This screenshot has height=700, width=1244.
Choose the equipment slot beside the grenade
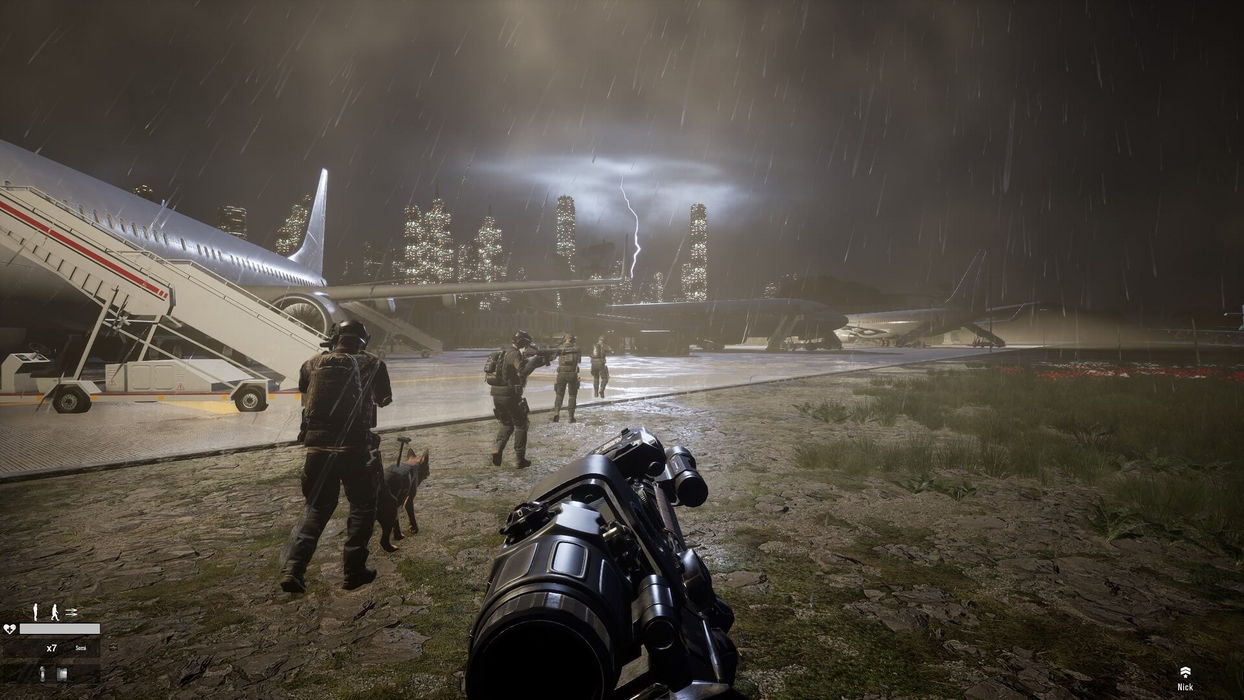[x=61, y=674]
